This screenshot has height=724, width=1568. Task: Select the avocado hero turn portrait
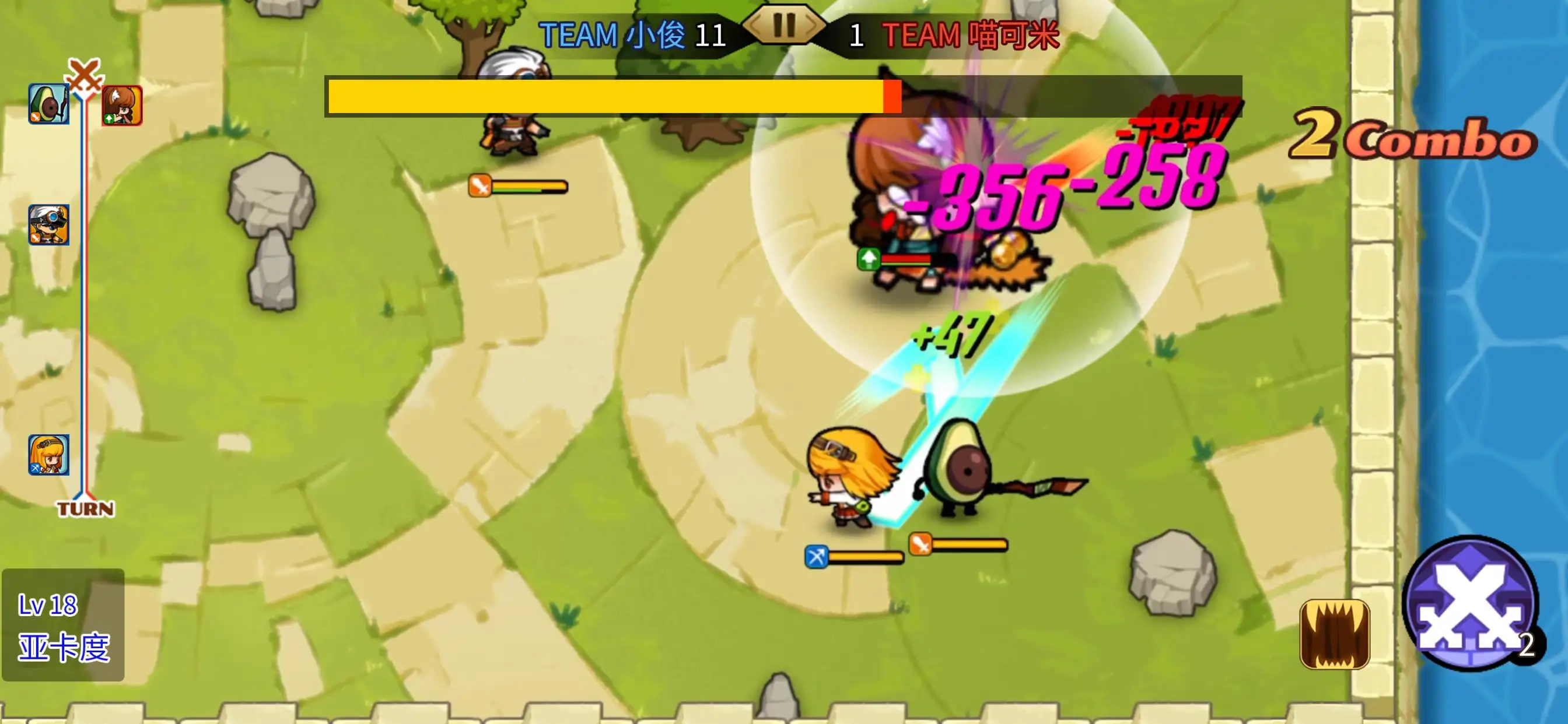click(48, 104)
